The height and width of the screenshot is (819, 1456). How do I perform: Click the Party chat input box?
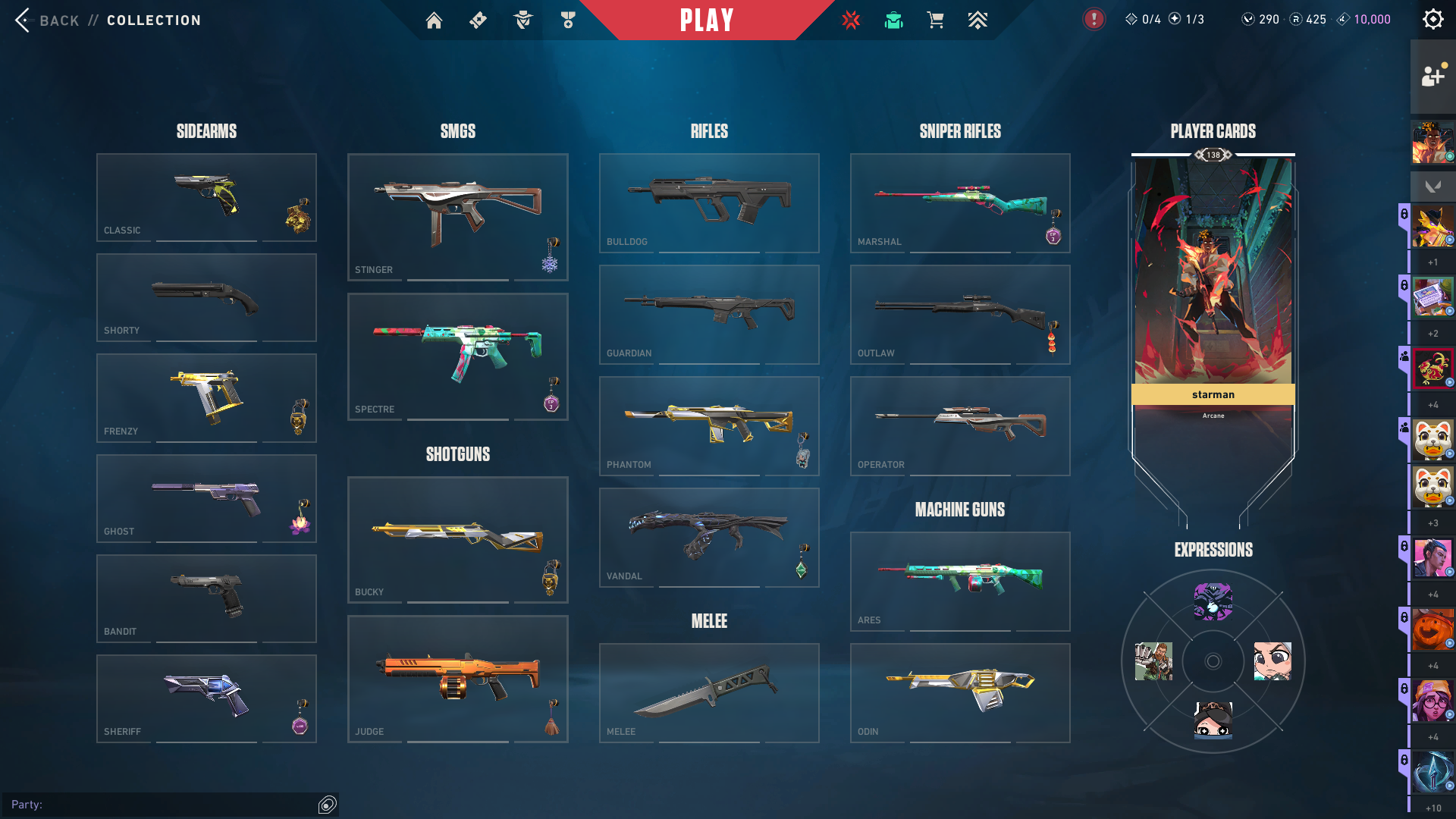pos(167,805)
